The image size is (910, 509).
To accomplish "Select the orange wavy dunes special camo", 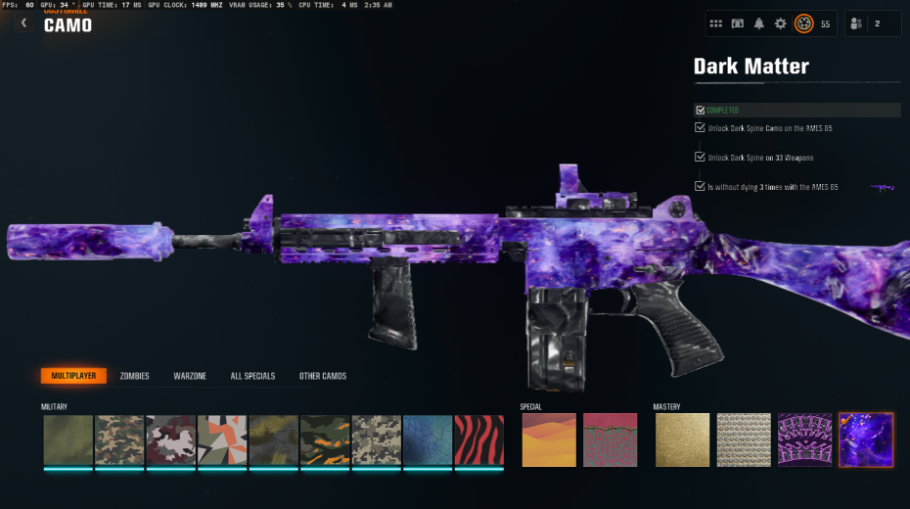I will (549, 440).
